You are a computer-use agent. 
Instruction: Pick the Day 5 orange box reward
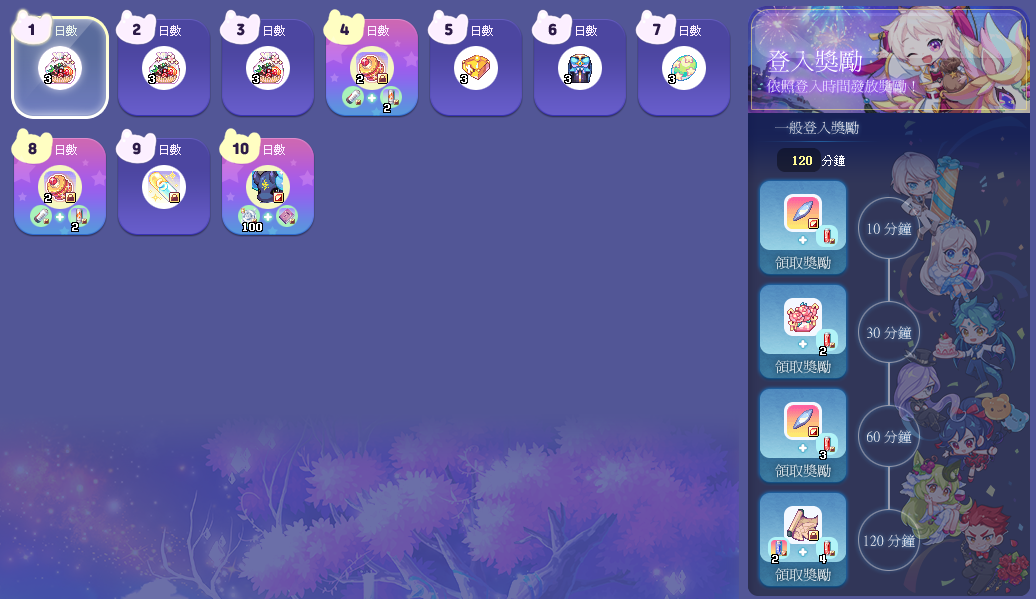point(476,68)
